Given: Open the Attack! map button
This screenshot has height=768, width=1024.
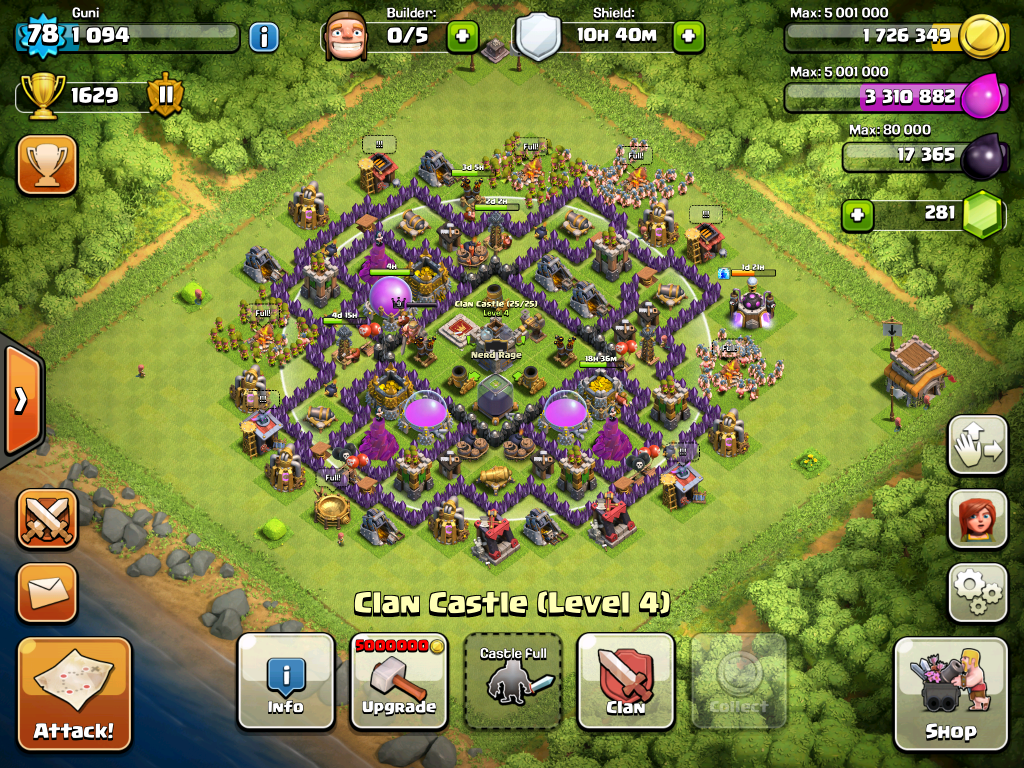Looking at the screenshot, I should tap(74, 693).
